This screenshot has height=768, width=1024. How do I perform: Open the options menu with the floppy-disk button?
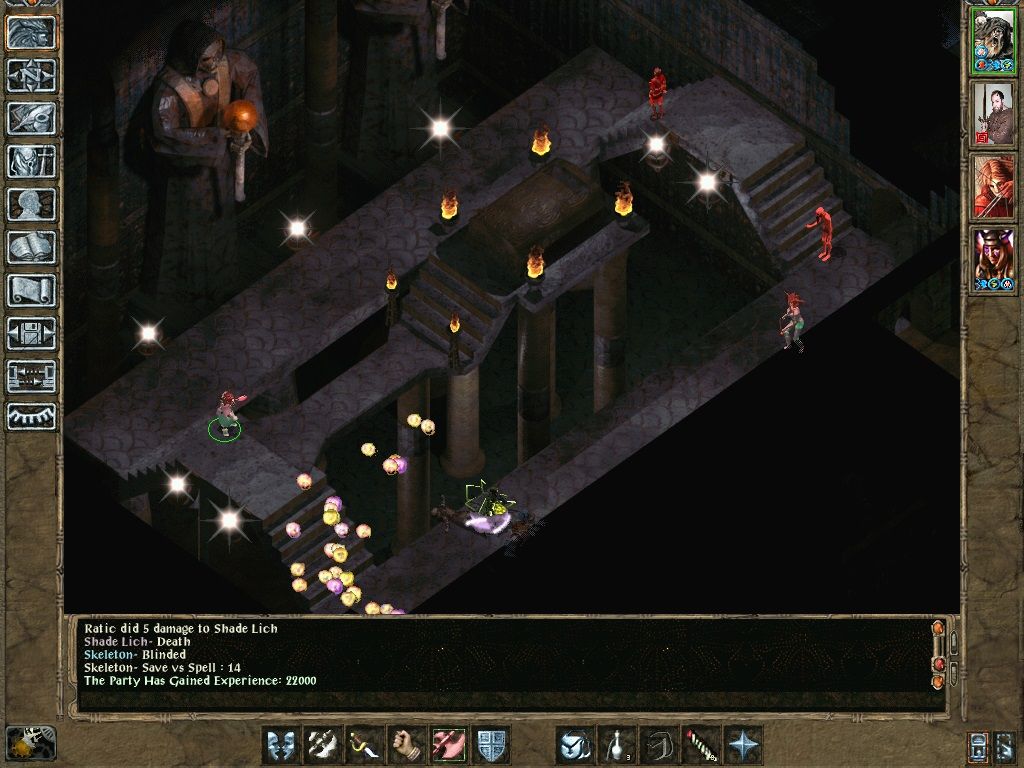point(31,333)
